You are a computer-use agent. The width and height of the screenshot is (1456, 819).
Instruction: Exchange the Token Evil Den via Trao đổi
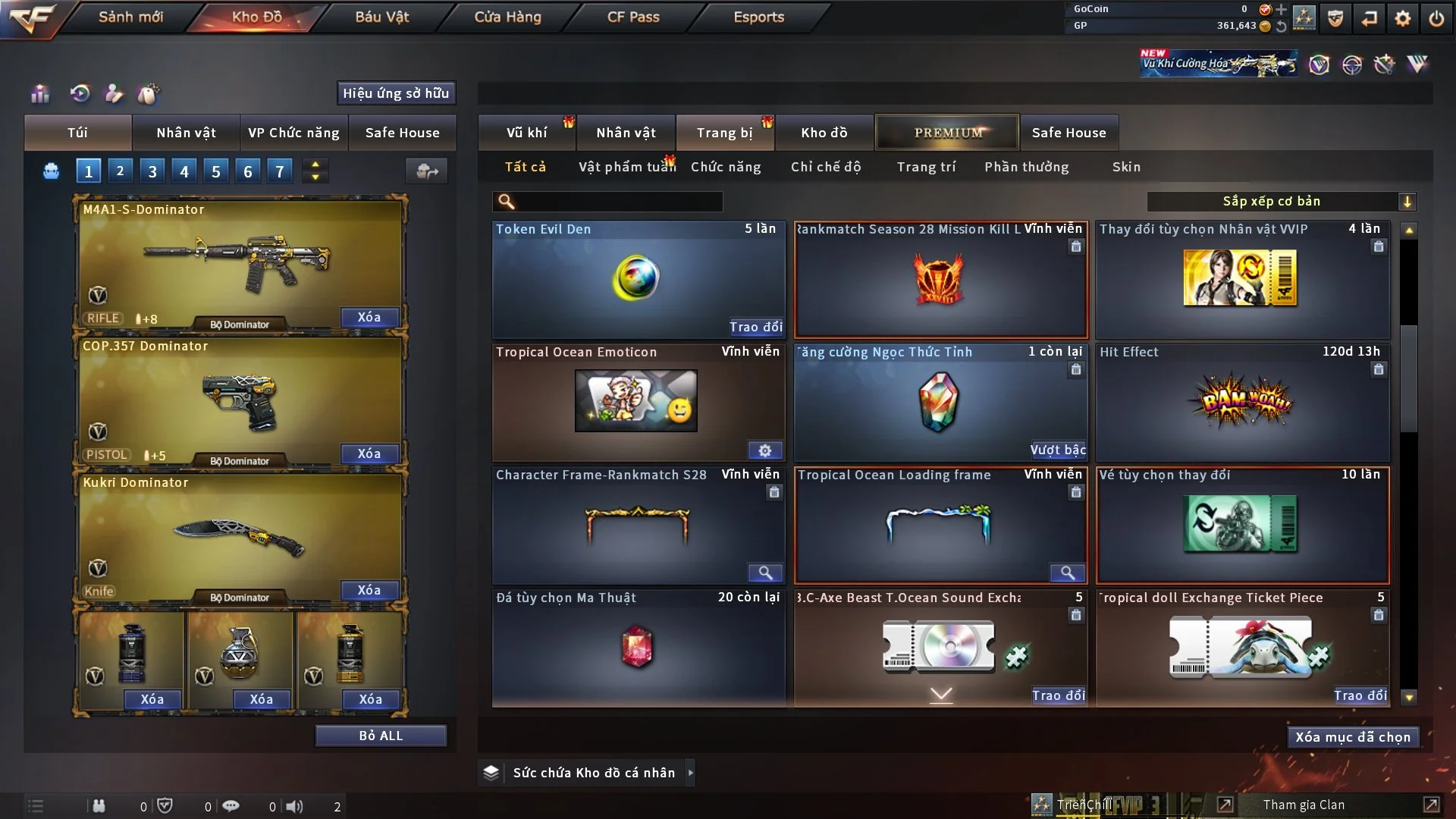tap(755, 327)
